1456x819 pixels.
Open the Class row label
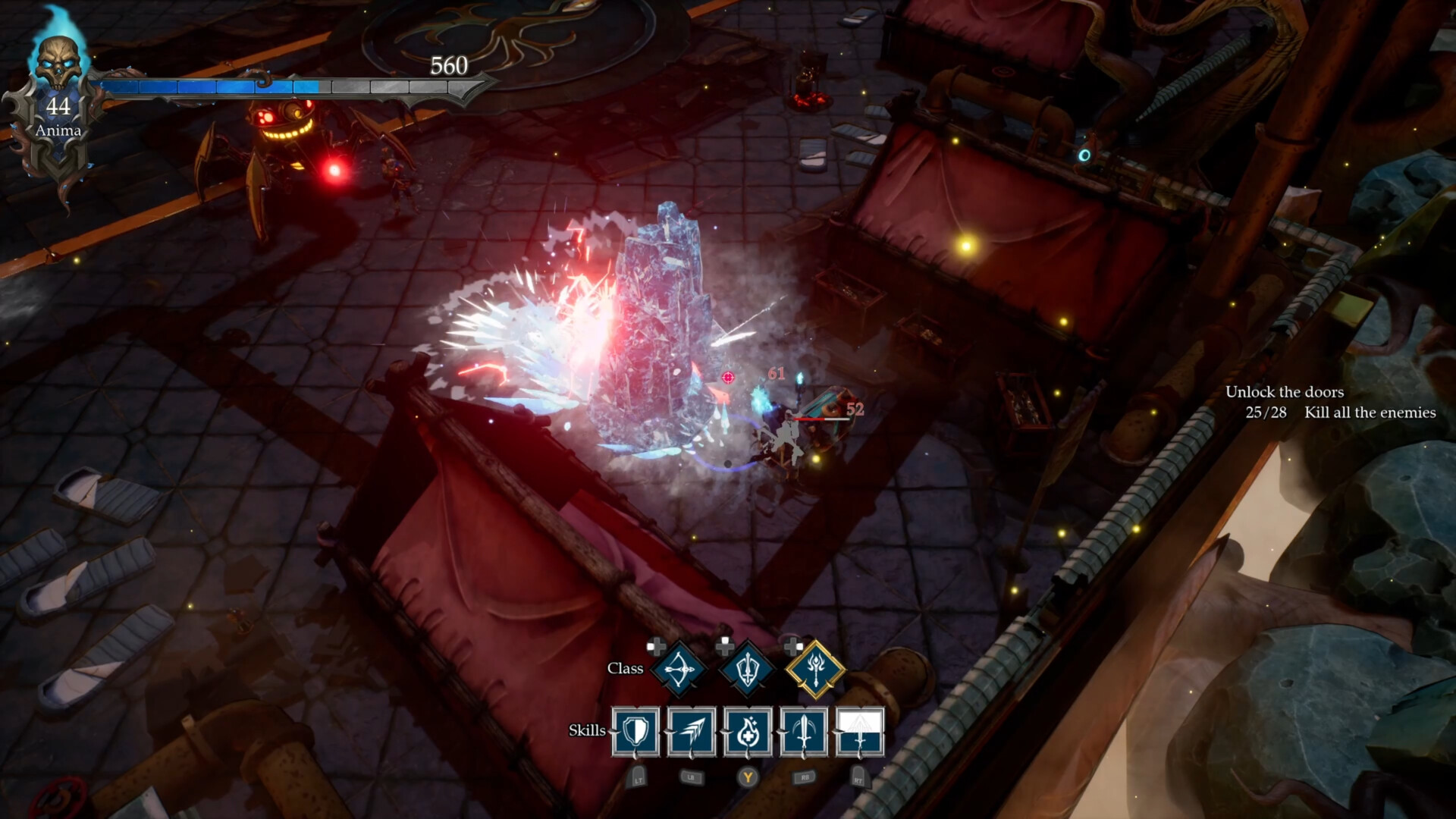click(x=626, y=669)
